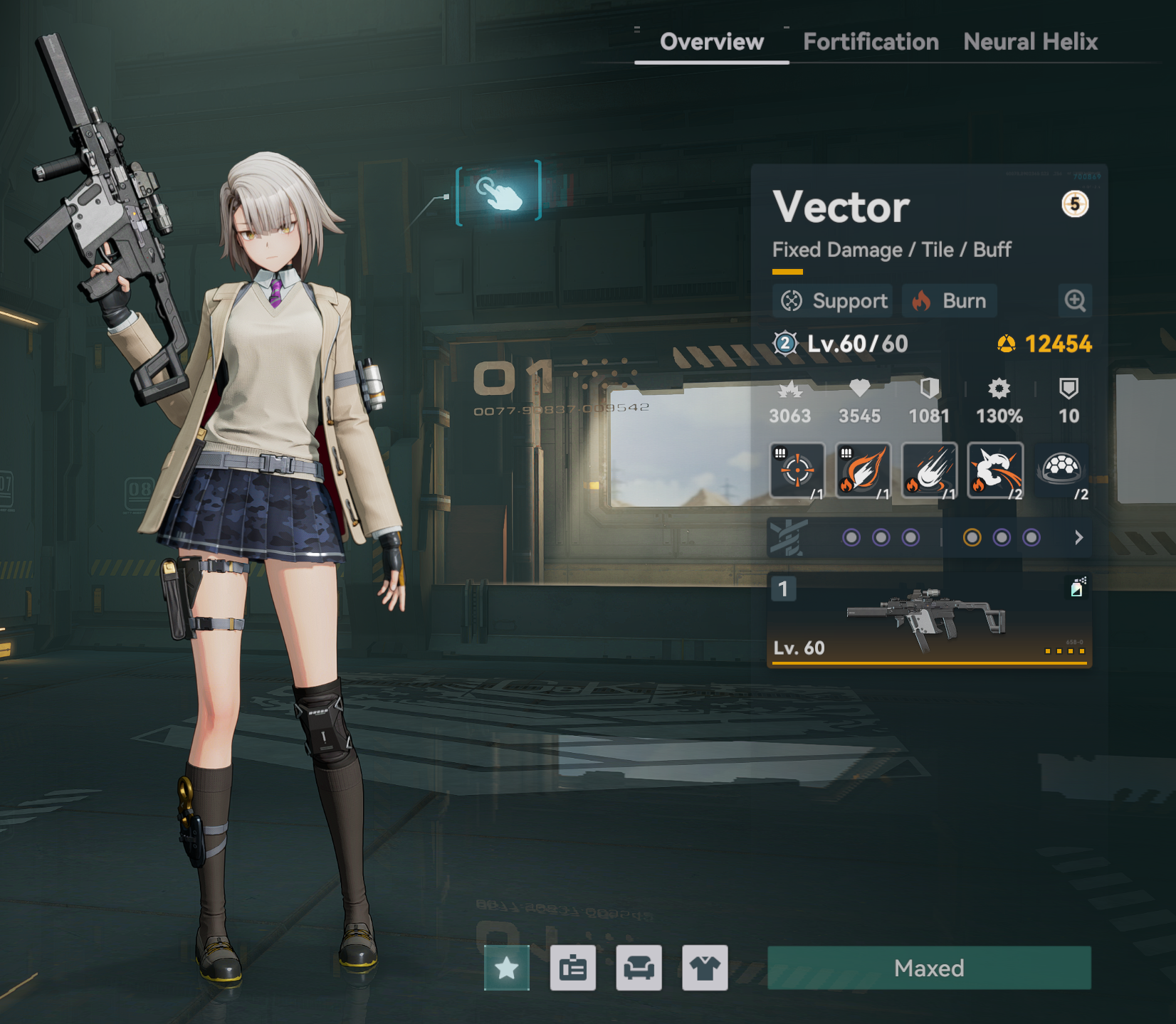Expand the neural helix arrow
The height and width of the screenshot is (1024, 1176).
[x=1078, y=537]
